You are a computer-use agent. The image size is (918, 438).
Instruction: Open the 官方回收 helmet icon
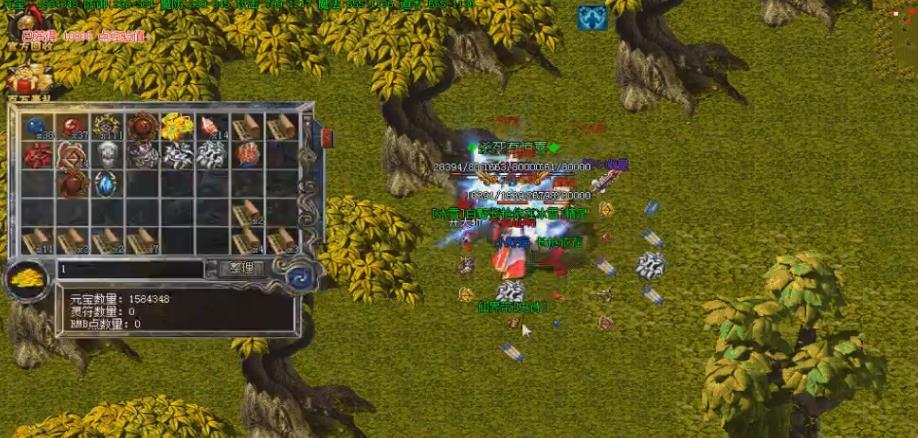[29, 20]
